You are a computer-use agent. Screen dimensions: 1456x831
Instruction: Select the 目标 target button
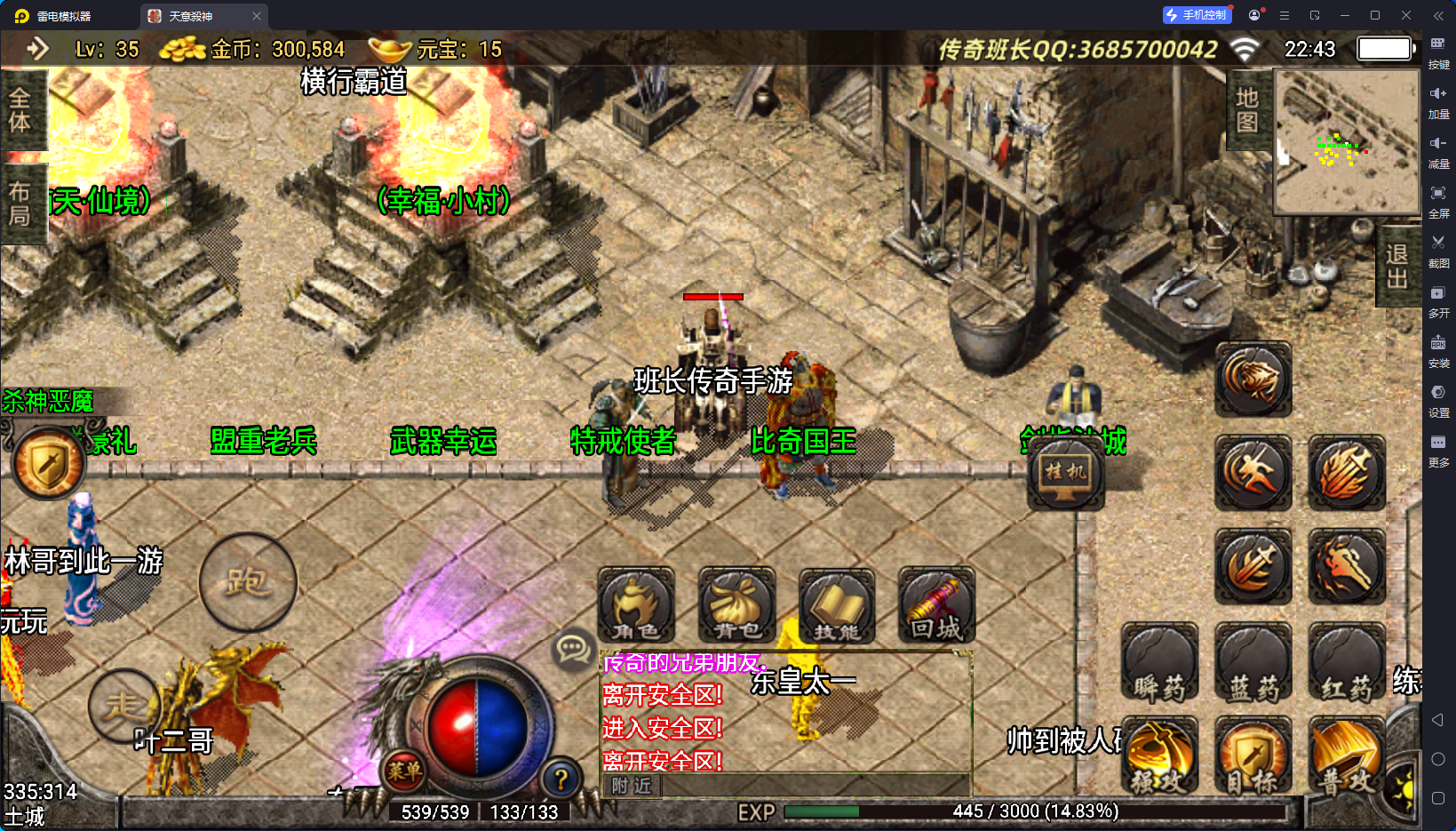[x=1253, y=757]
